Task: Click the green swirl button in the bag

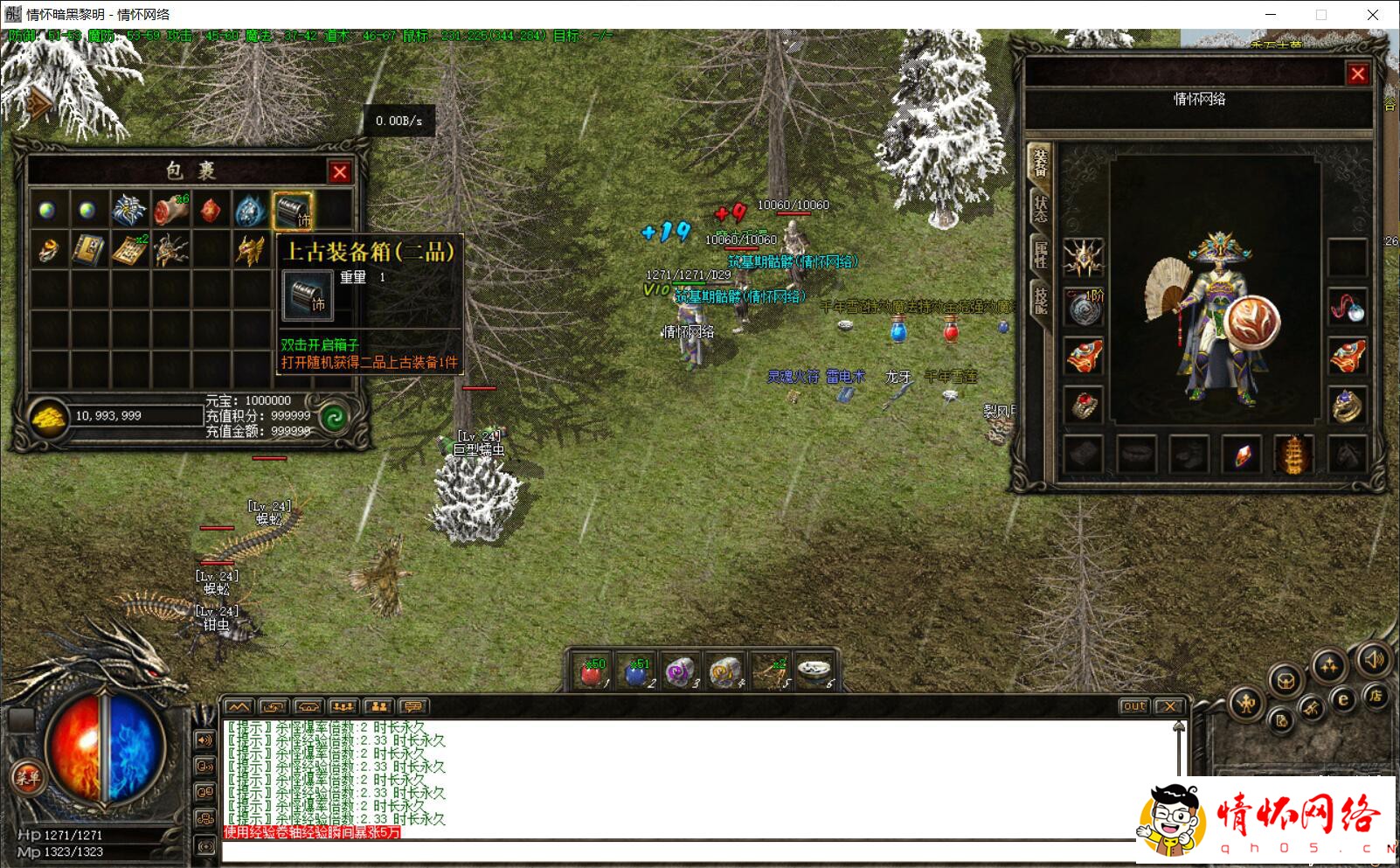Action: pos(333,418)
